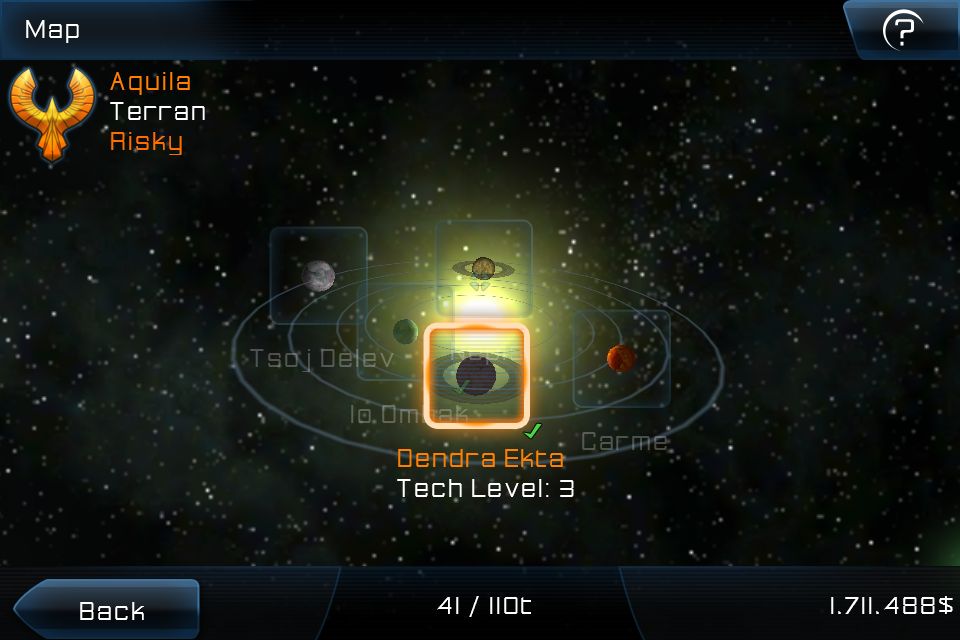The image size is (960, 640).
Task: Choose the red planet Carme tile
Action: click(621, 358)
